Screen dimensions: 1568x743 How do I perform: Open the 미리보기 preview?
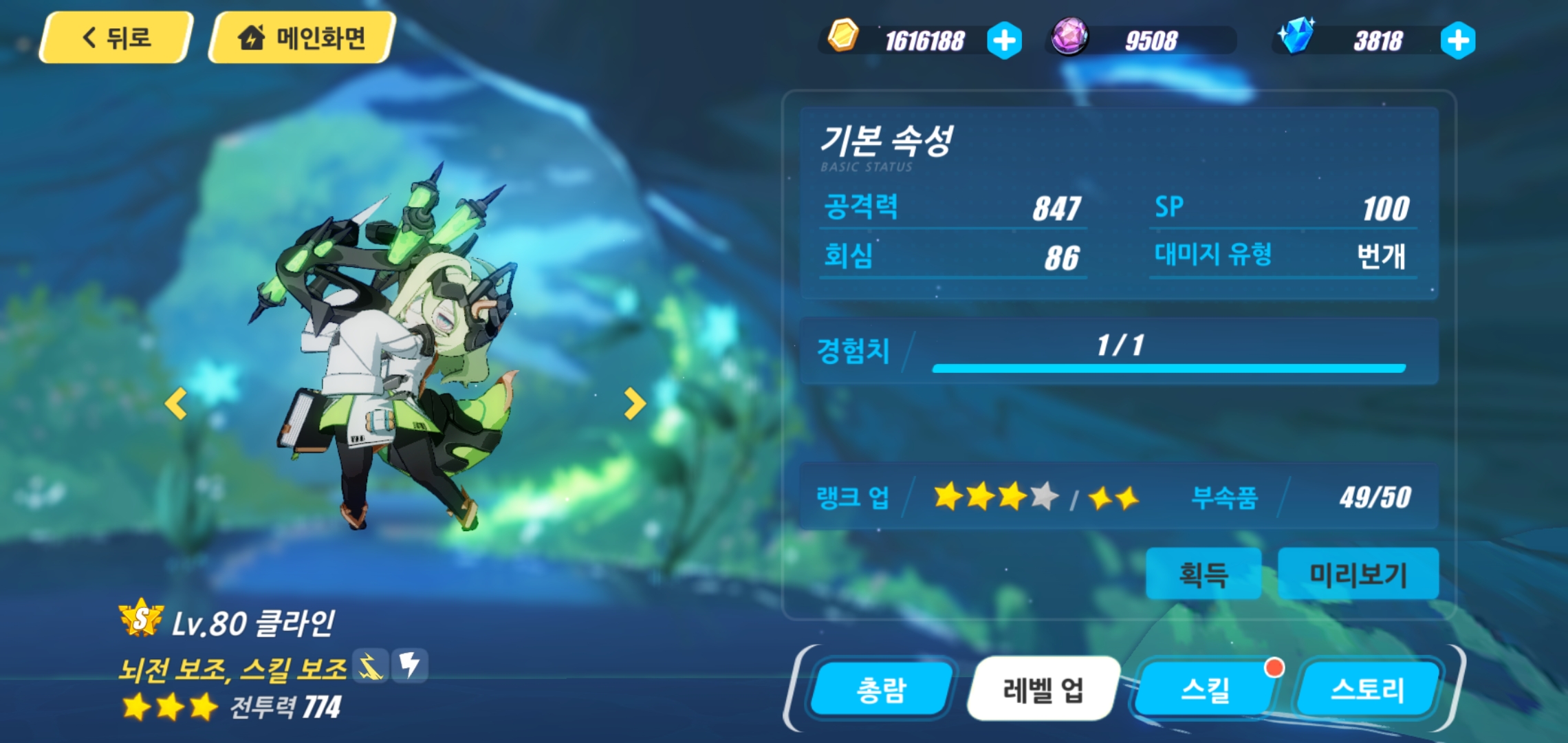tap(1358, 574)
